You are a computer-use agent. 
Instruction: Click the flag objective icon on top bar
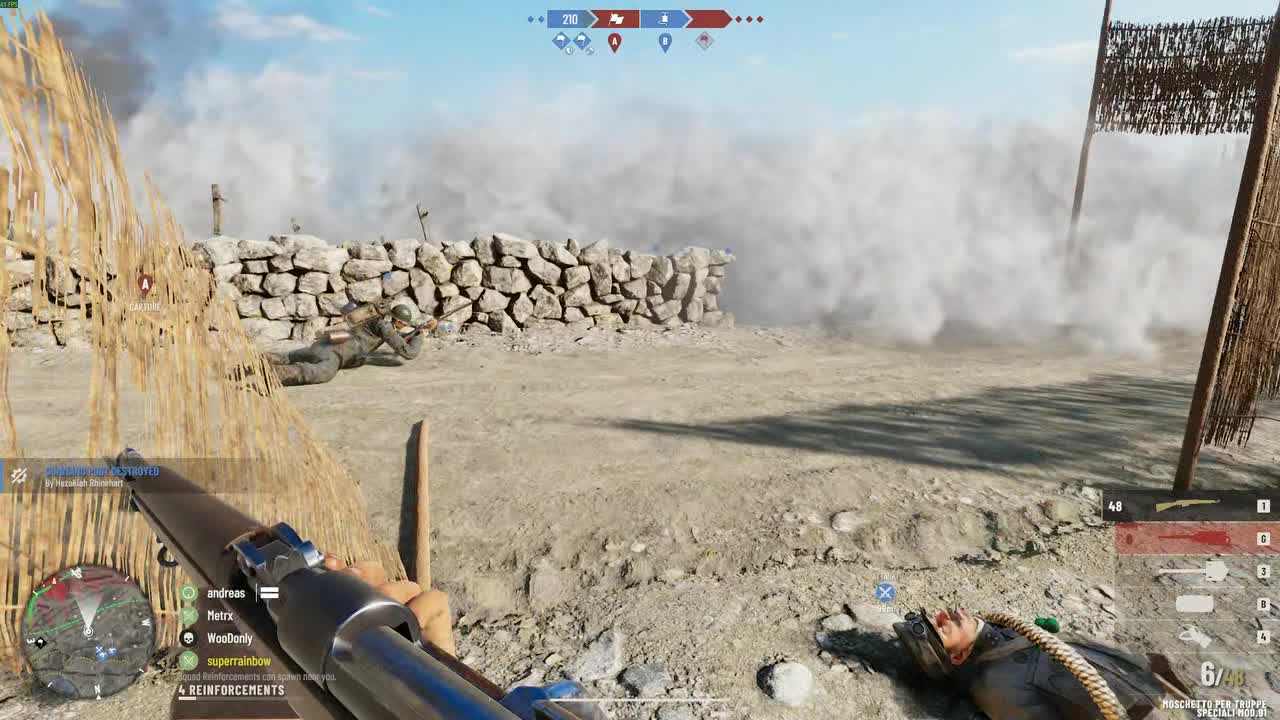(616, 19)
